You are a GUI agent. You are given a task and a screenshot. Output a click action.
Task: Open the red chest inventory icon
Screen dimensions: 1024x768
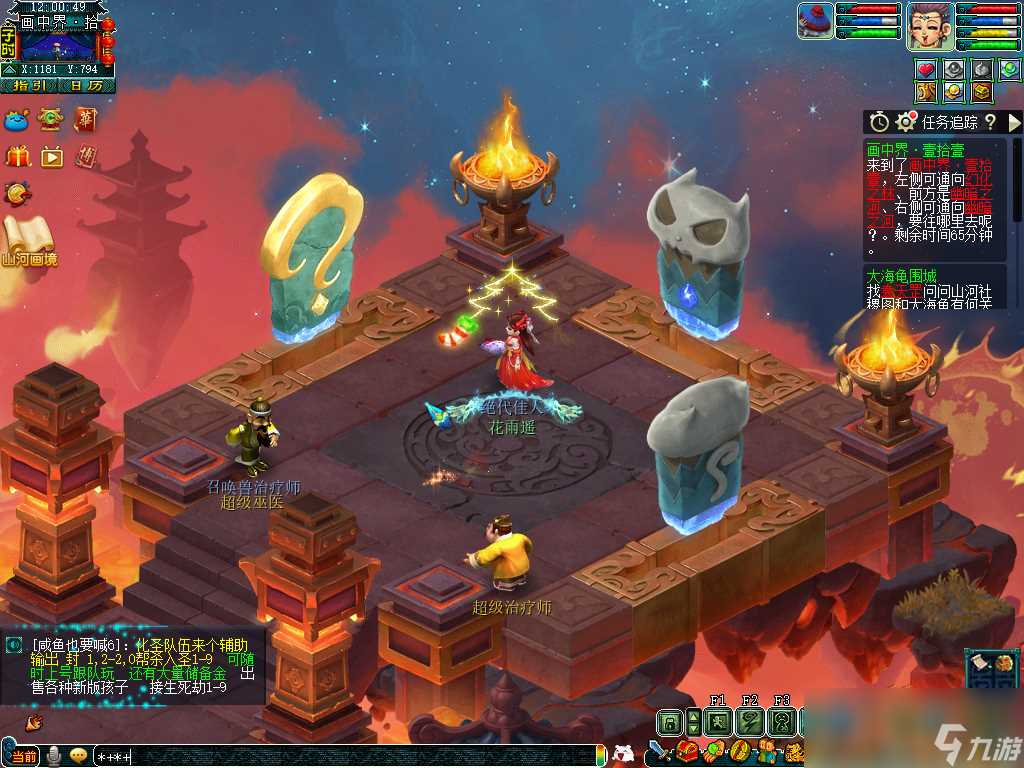[x=687, y=751]
